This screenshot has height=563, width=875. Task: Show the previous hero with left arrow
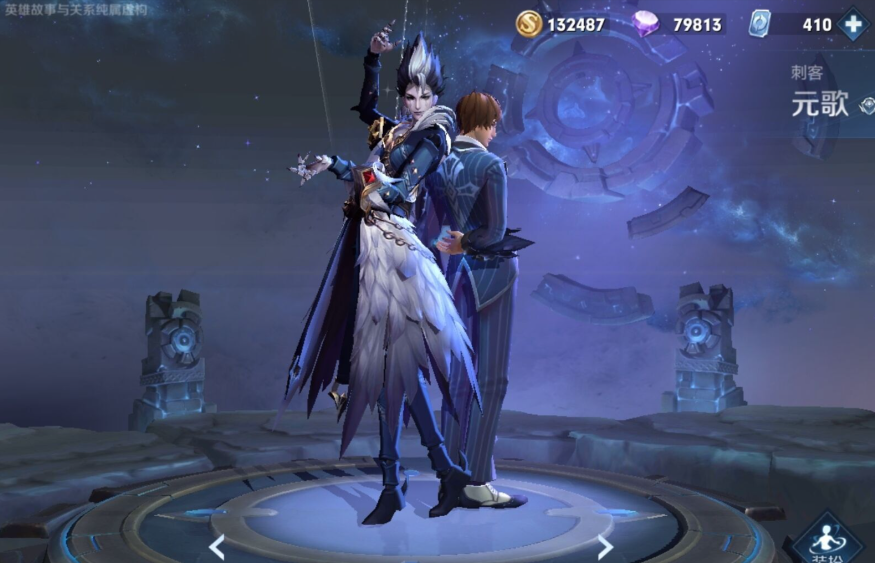(216, 546)
